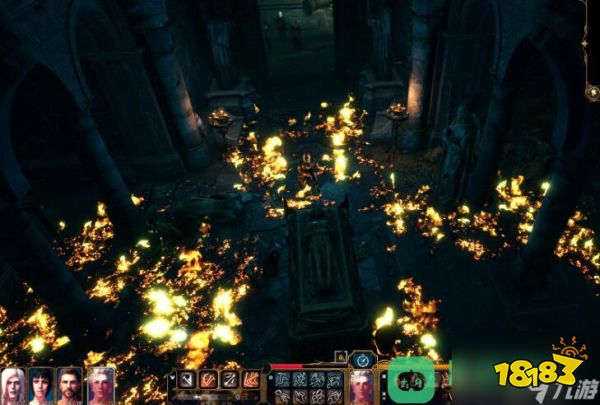Select the dark-haired party member portrait
600x405 pixels.
(42, 386)
